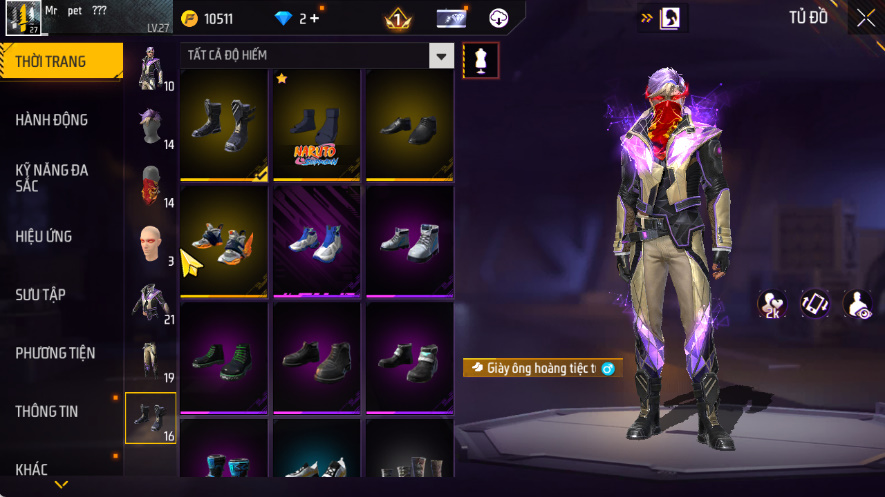Open the Tất Cả Độ Hiếm rarity dropdown

point(441,56)
